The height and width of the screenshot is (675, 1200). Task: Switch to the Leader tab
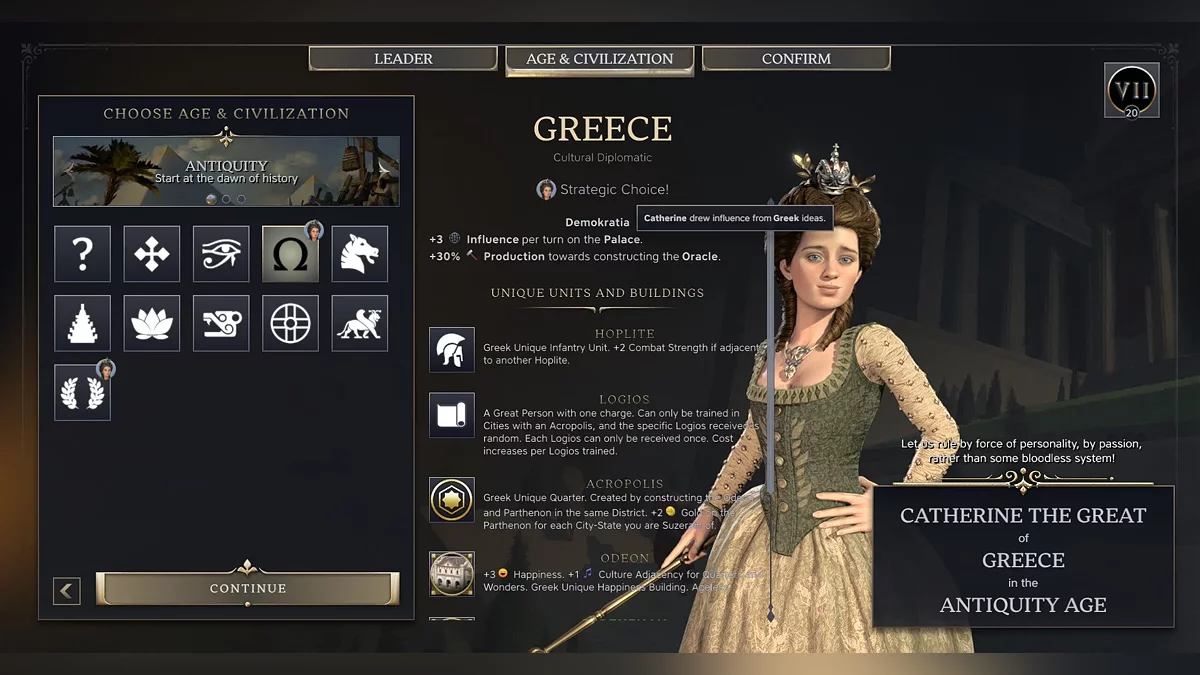pyautogui.click(x=403, y=59)
